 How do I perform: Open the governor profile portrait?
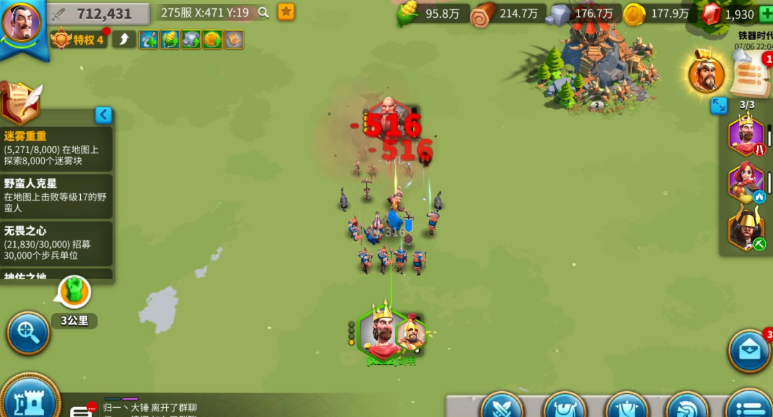coord(21,24)
